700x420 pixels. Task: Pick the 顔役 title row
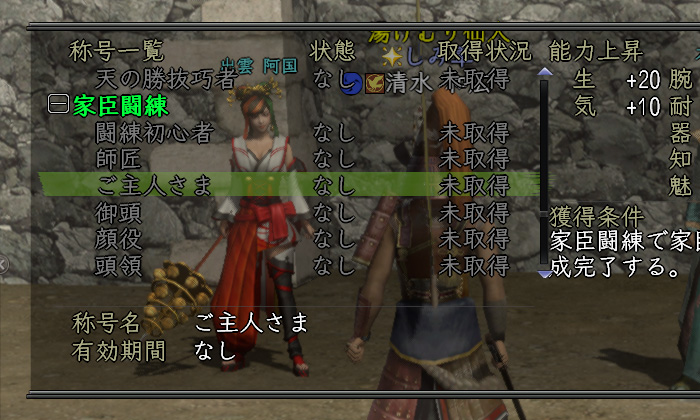tap(118, 238)
